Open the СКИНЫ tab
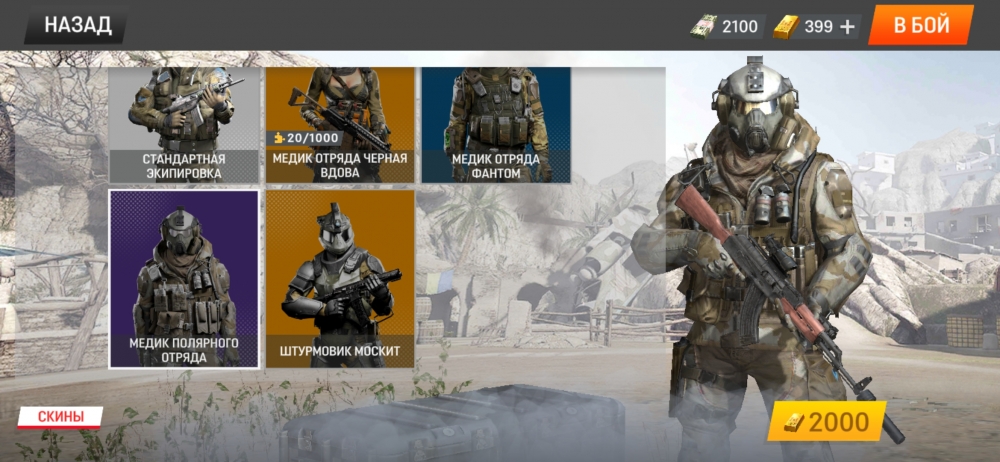This screenshot has width=1000, height=462. (61, 416)
